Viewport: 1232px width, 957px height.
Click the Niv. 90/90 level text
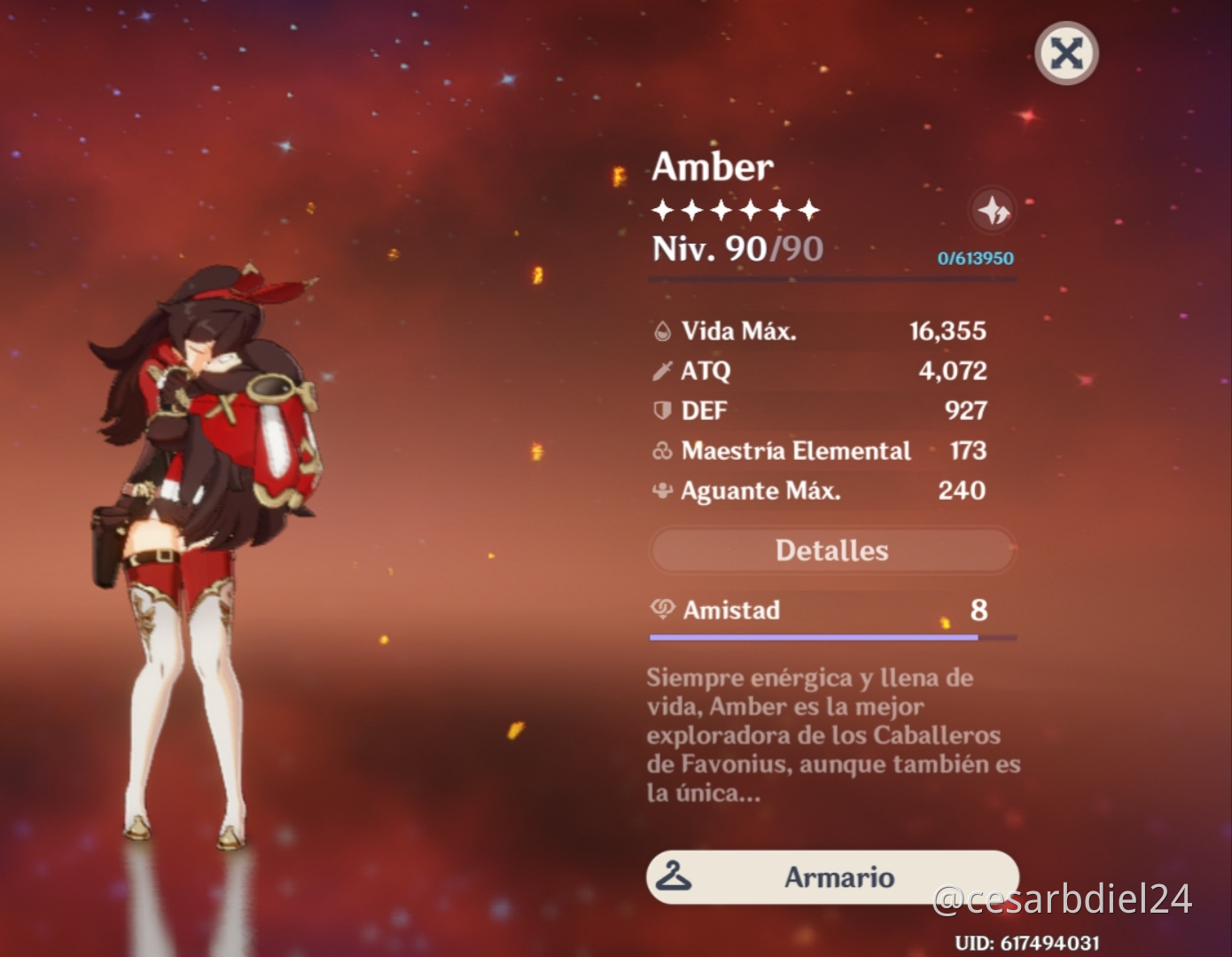pyautogui.click(x=736, y=249)
